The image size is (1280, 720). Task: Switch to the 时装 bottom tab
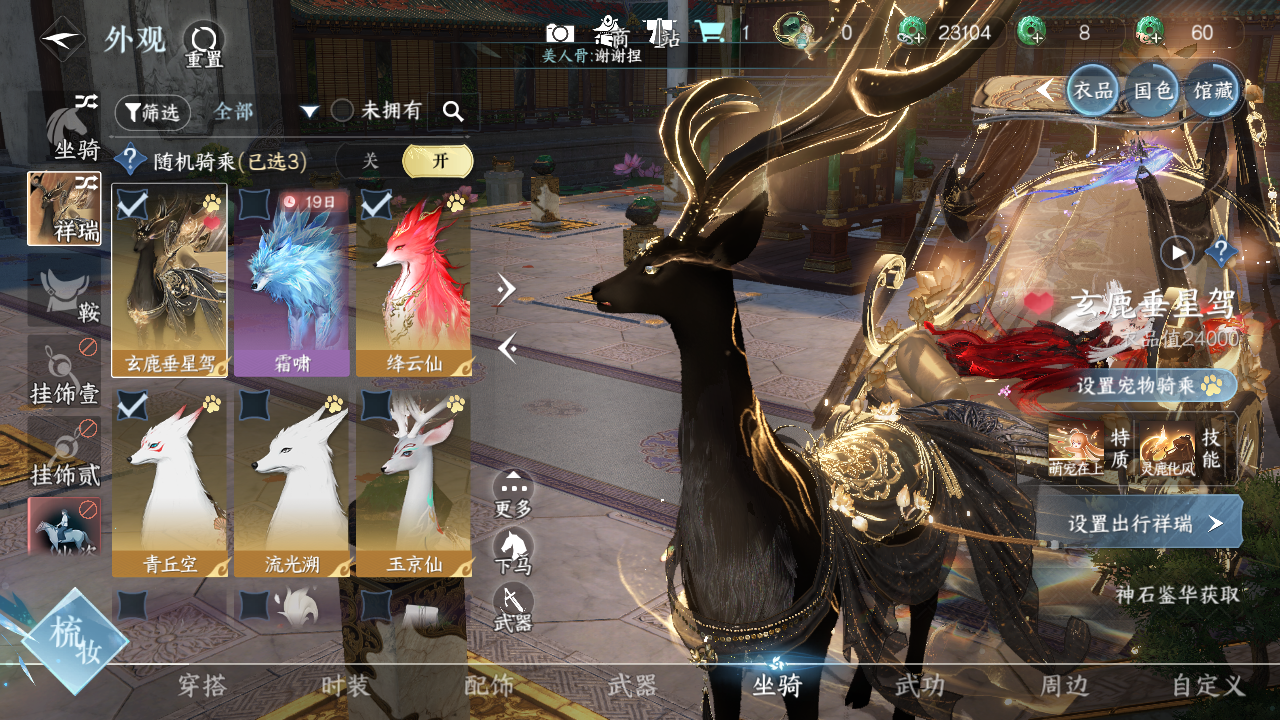tap(345, 686)
